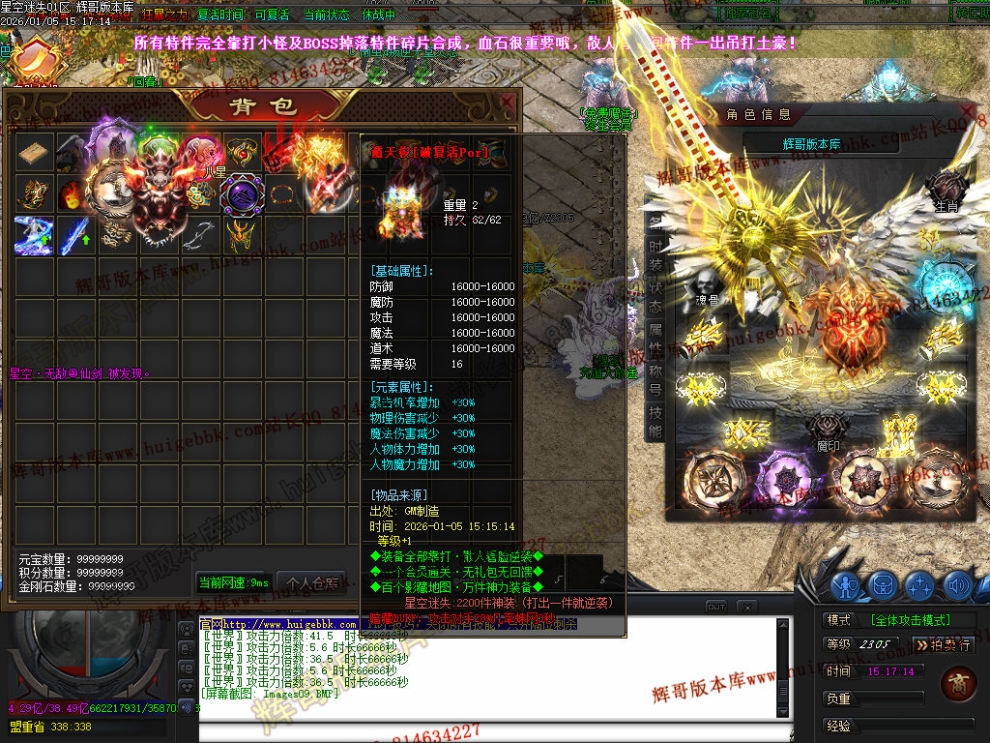
Task: Close the 角色信息 character info panel
Action: click(x=966, y=111)
